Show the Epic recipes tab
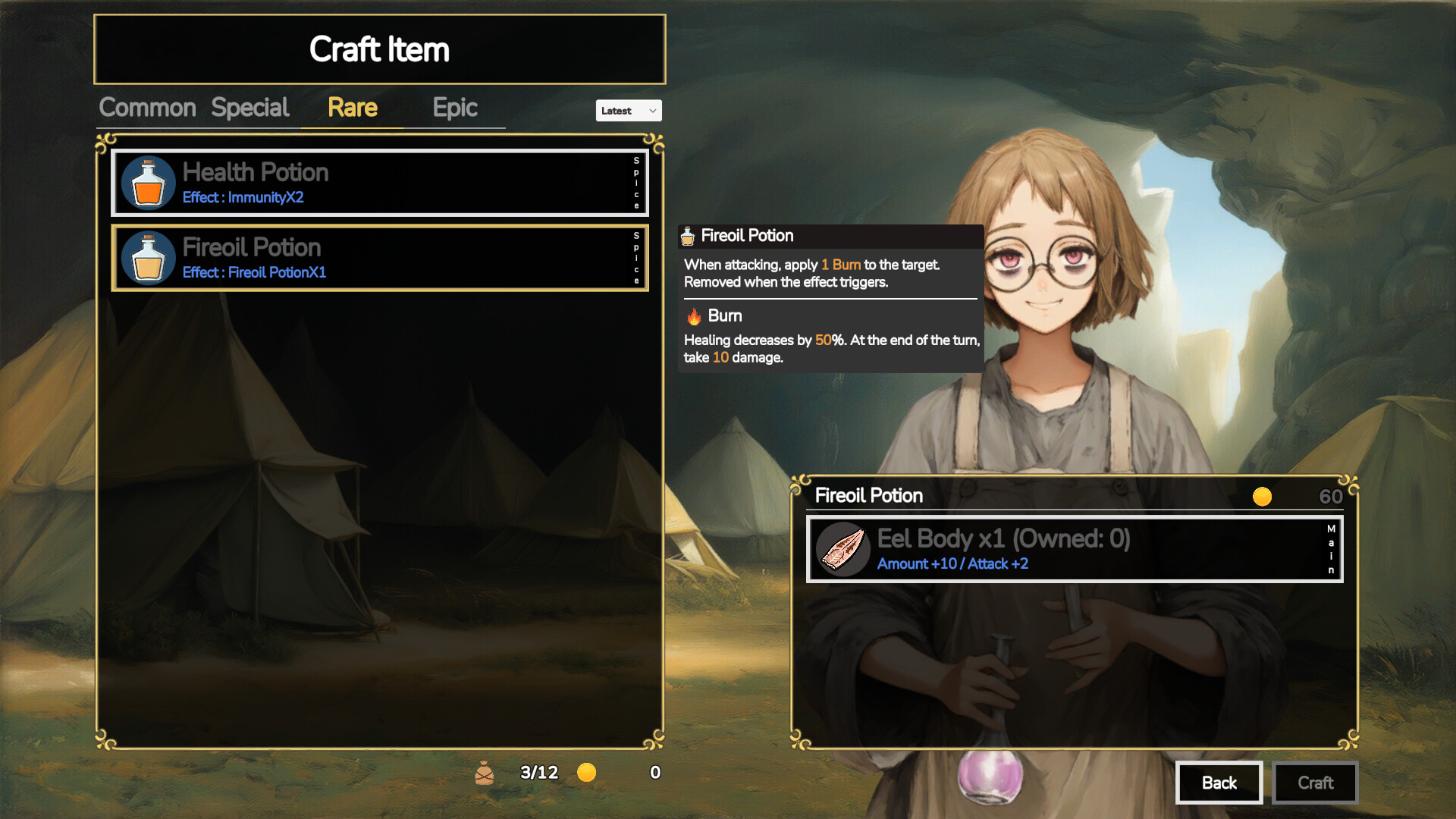The width and height of the screenshot is (1456, 819). (x=455, y=108)
